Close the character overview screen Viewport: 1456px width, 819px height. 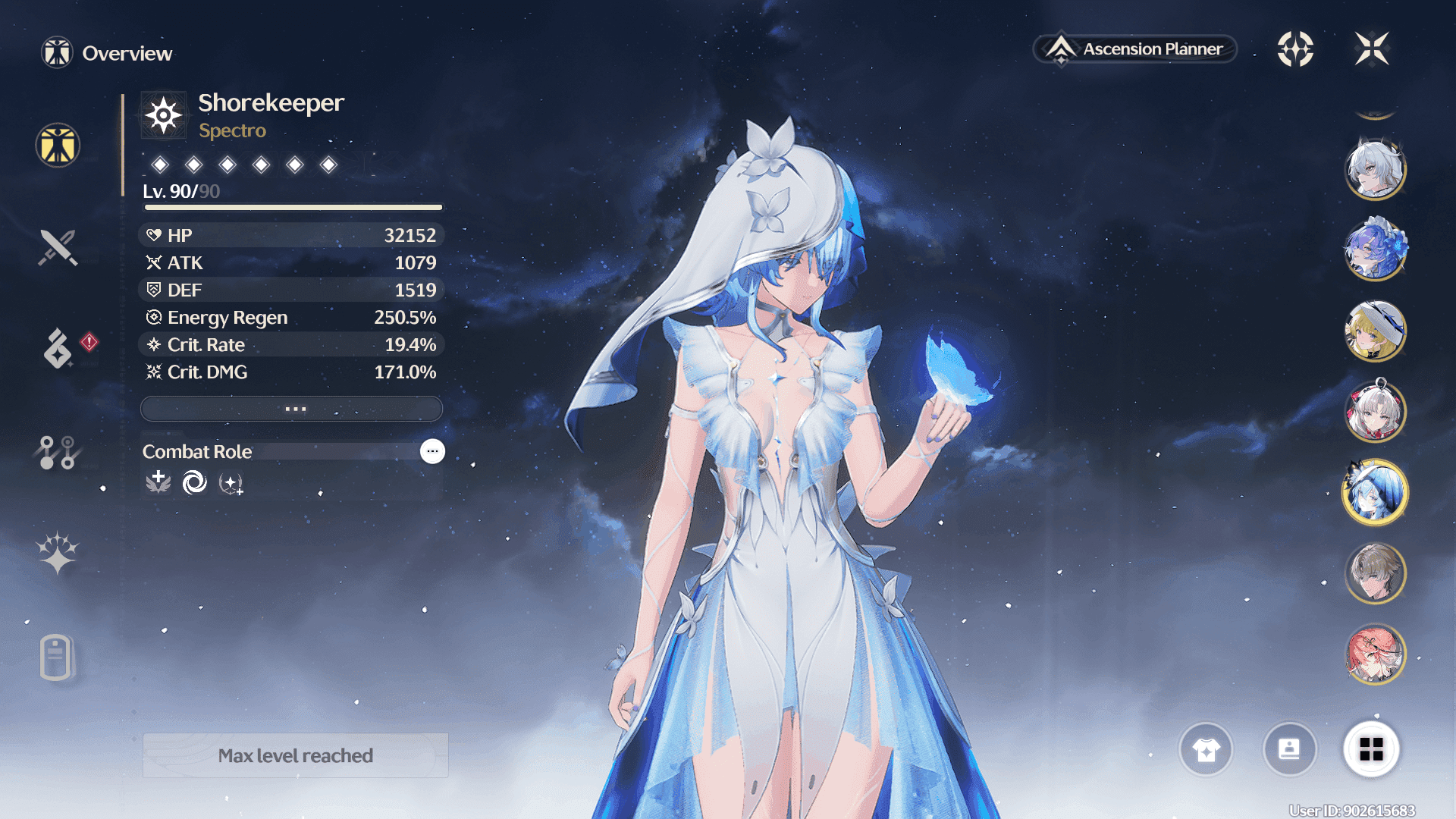(1372, 49)
